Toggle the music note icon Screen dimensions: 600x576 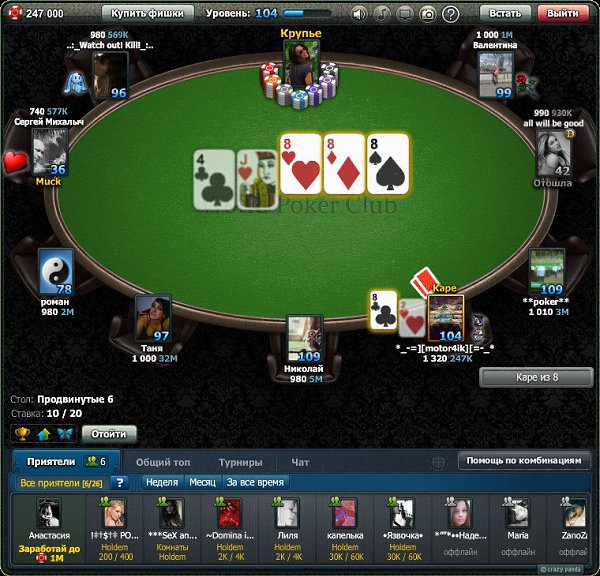(x=382, y=14)
